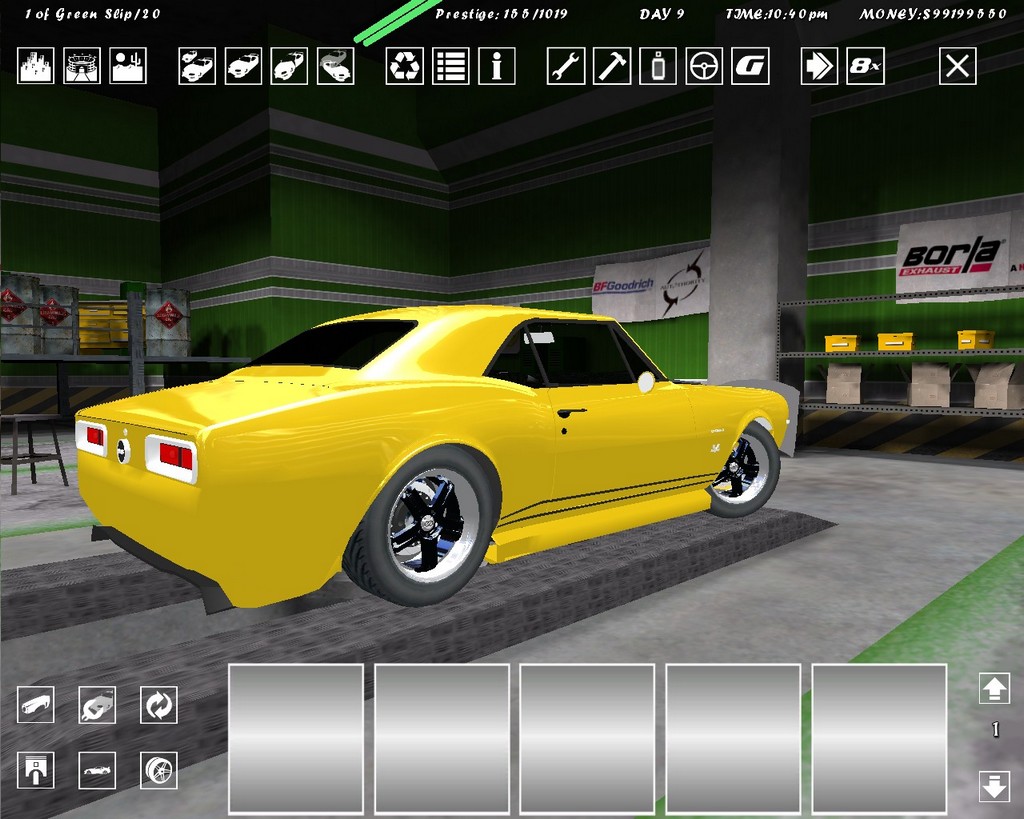Open the city skyline location icon

click(x=36, y=67)
